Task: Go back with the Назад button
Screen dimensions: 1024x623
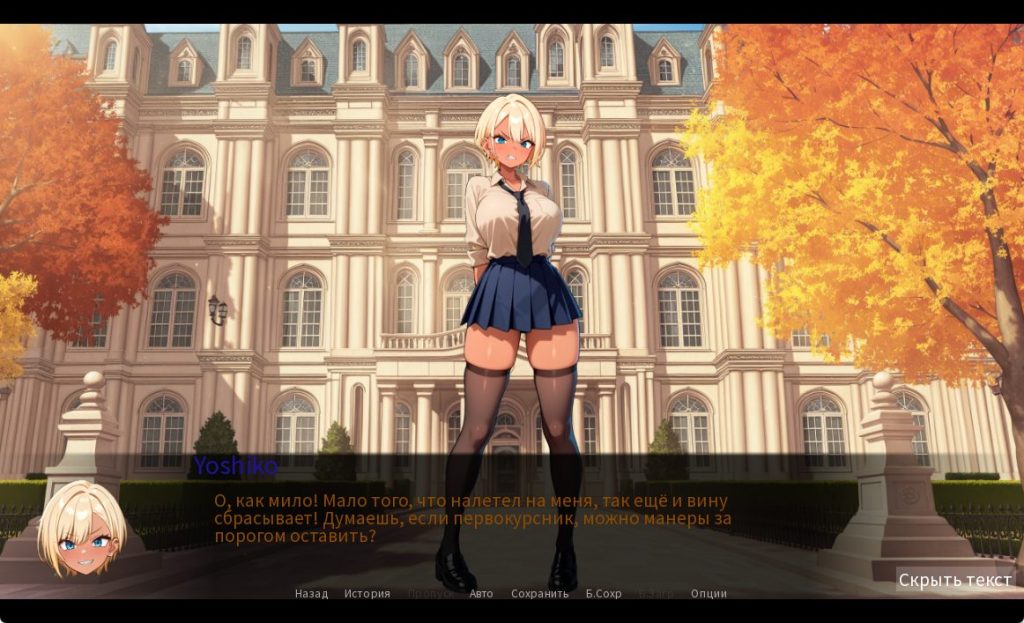Action: 311,593
